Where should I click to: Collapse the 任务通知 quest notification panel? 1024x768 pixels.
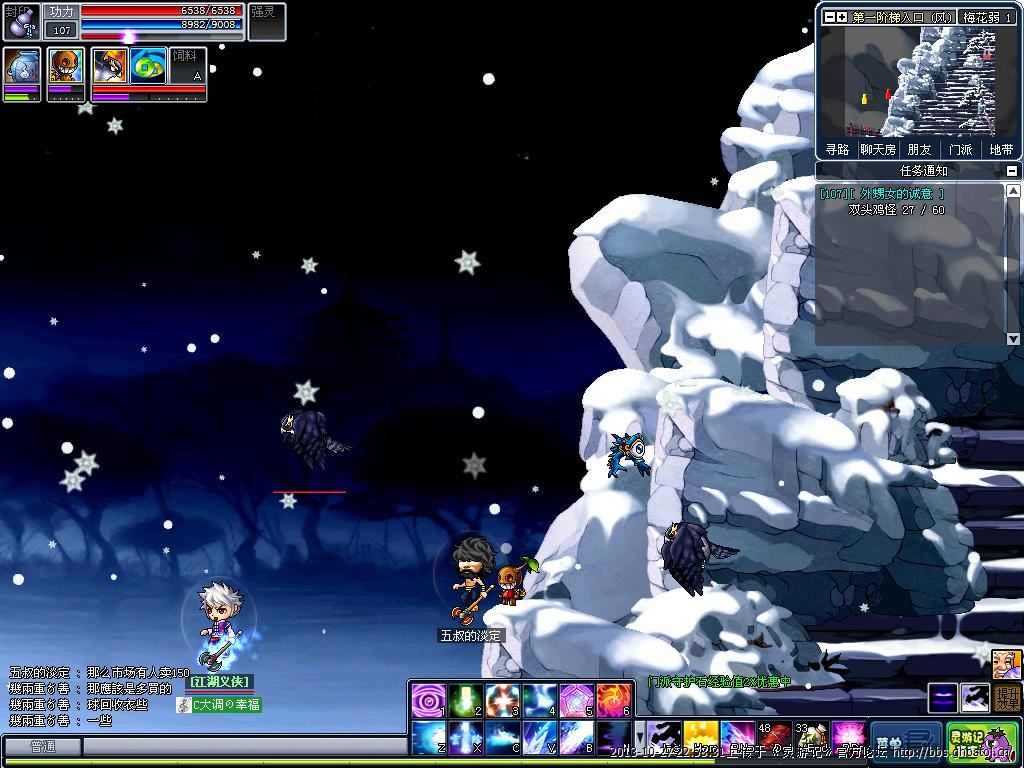point(1011,171)
